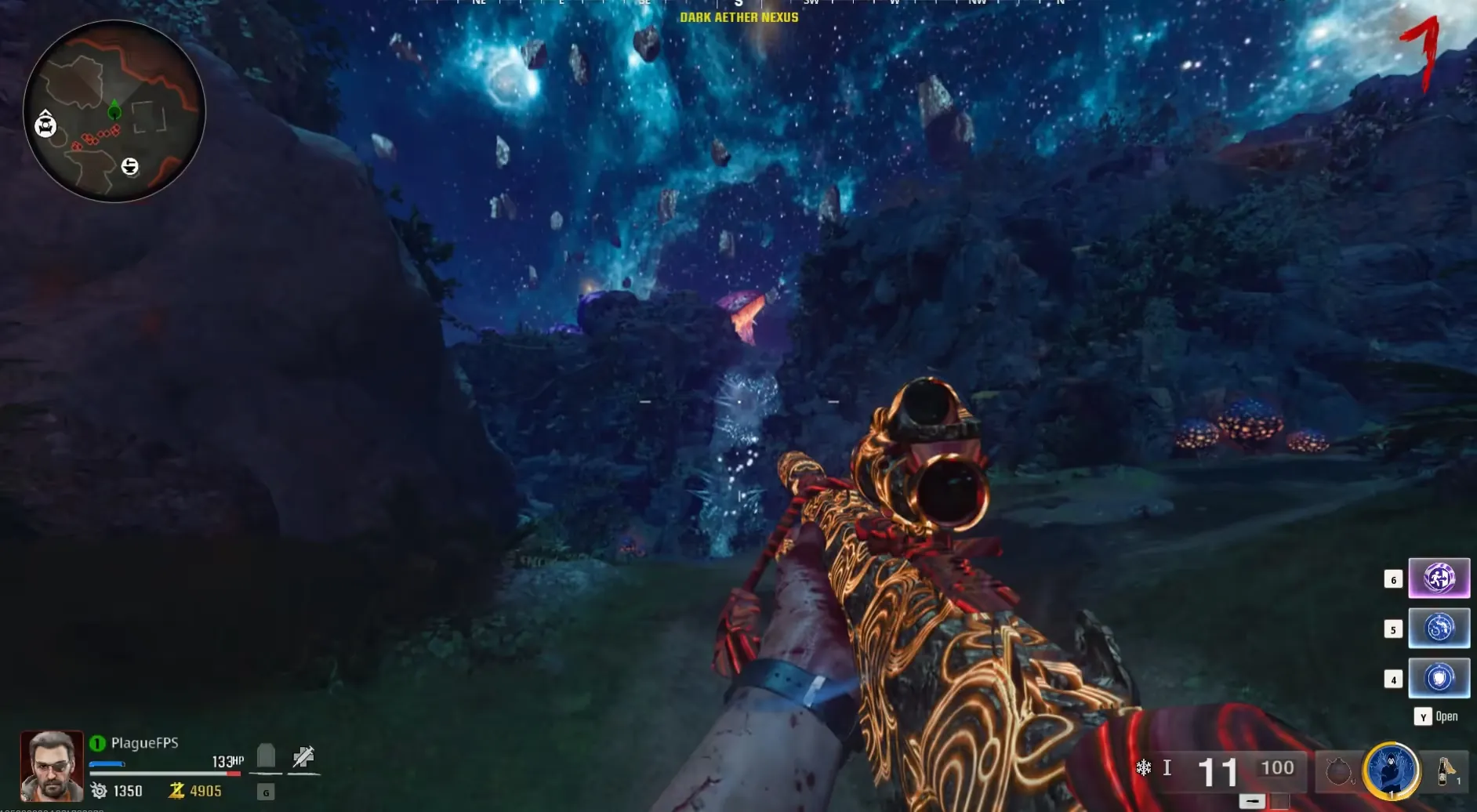Viewport: 1477px width, 812px height.
Task: Click the circular minimap
Action: coord(114,111)
